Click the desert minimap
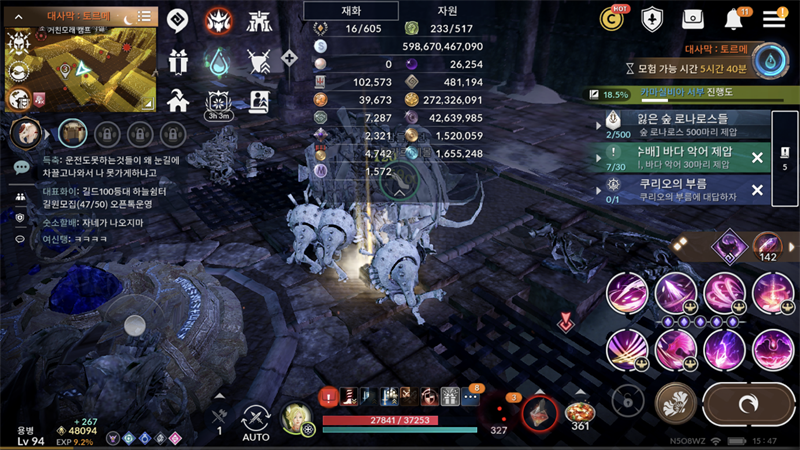This screenshot has width=800, height=450. [82, 68]
